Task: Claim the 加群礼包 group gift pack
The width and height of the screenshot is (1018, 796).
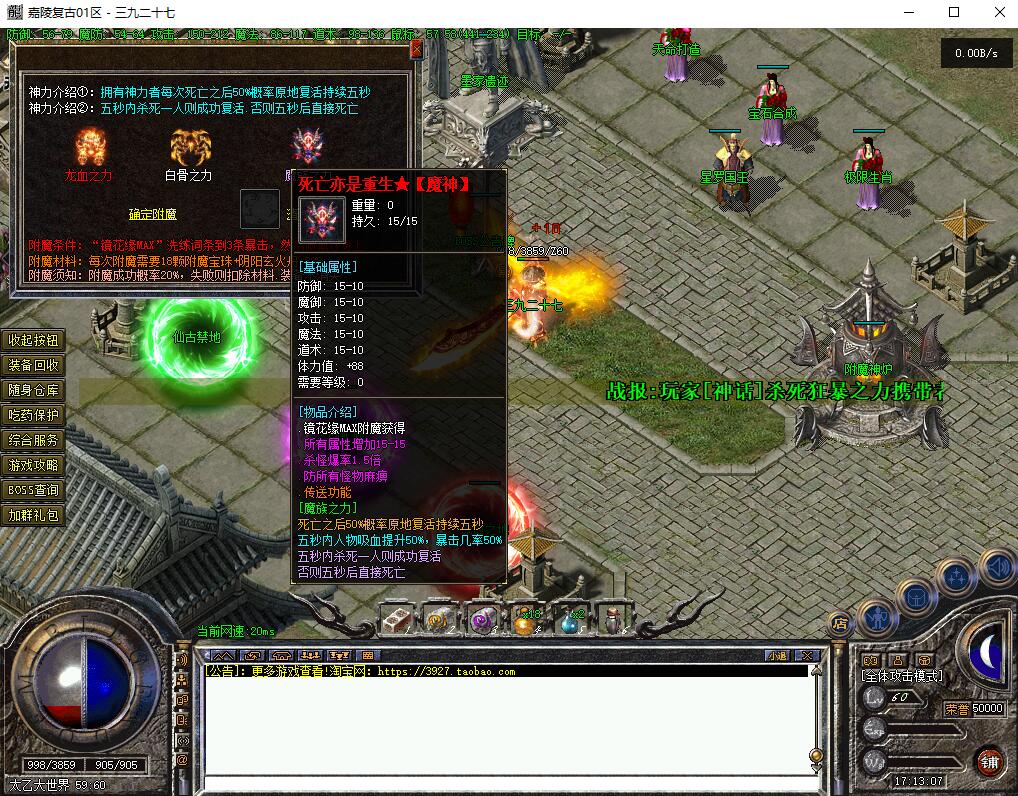Action: click(x=34, y=516)
